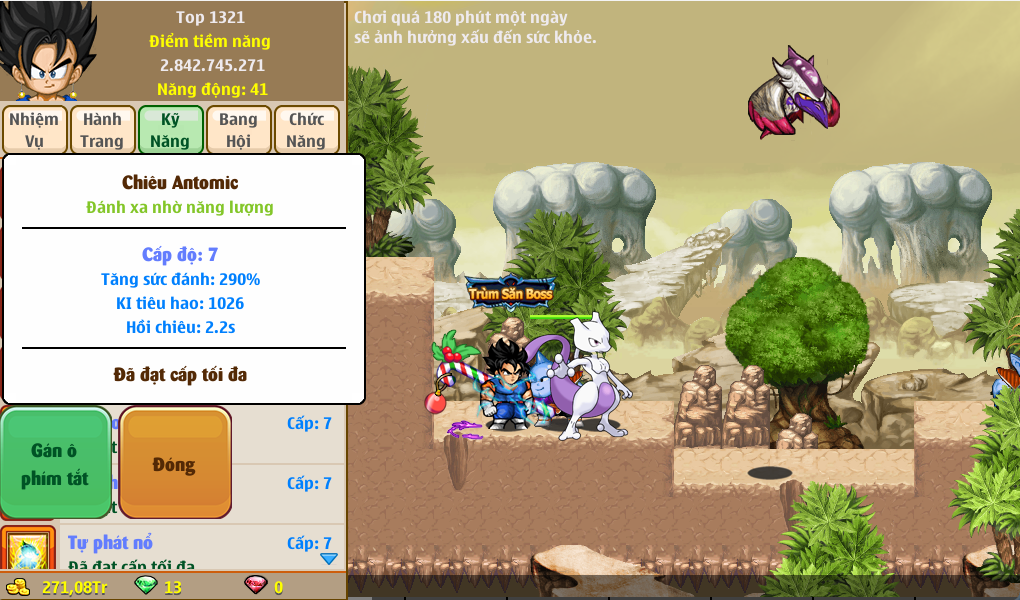Go to the Chức Năng tab

(306, 130)
